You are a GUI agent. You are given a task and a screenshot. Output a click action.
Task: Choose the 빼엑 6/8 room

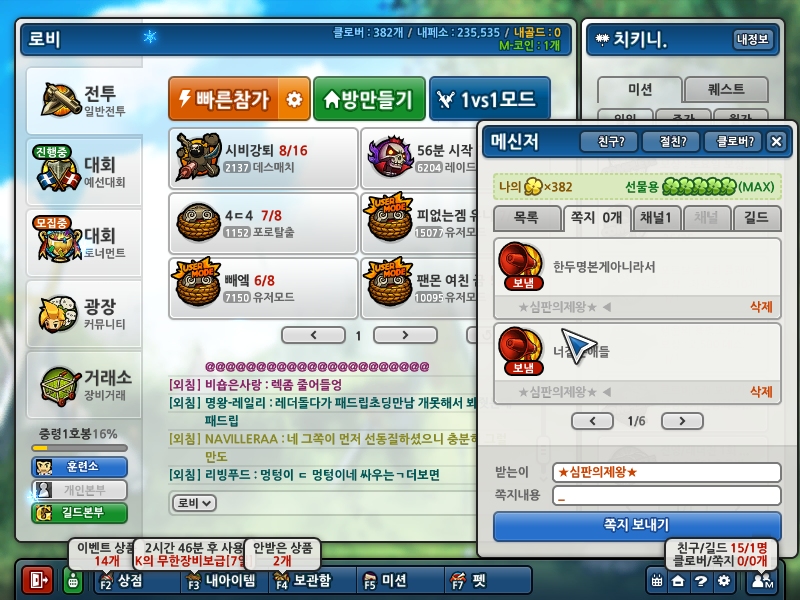click(264, 288)
